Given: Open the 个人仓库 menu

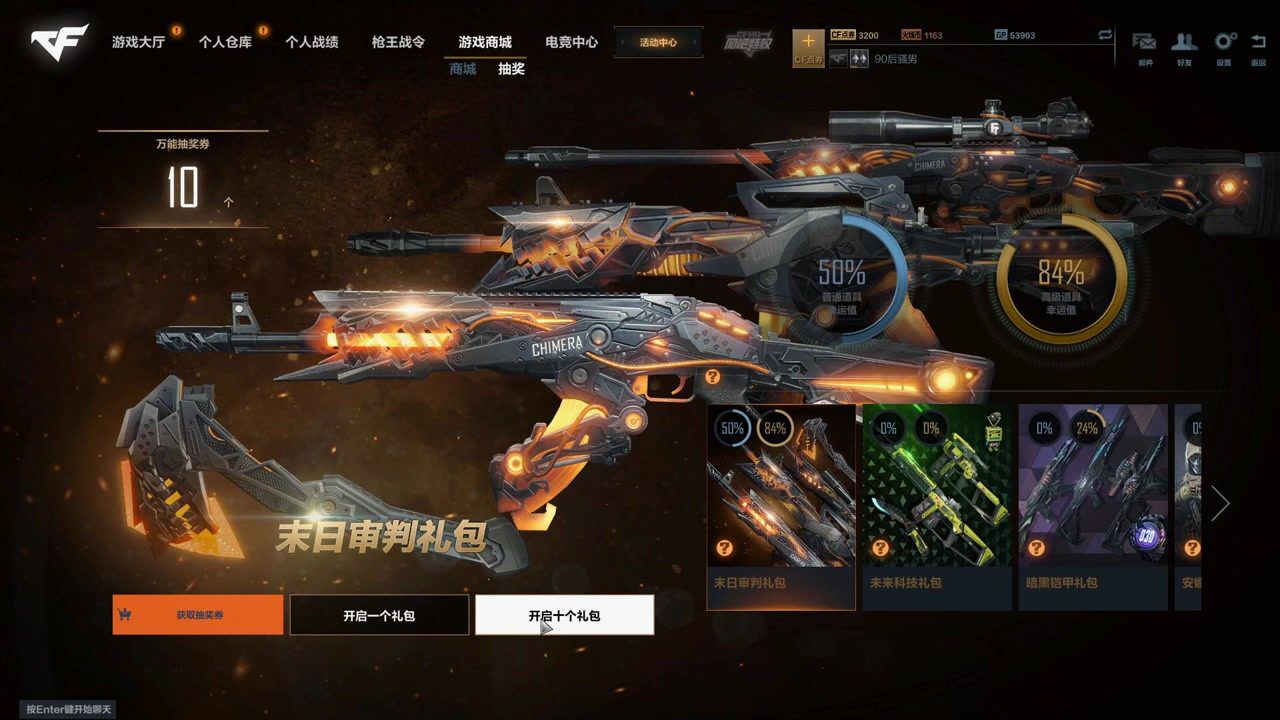Looking at the screenshot, I should point(227,42).
